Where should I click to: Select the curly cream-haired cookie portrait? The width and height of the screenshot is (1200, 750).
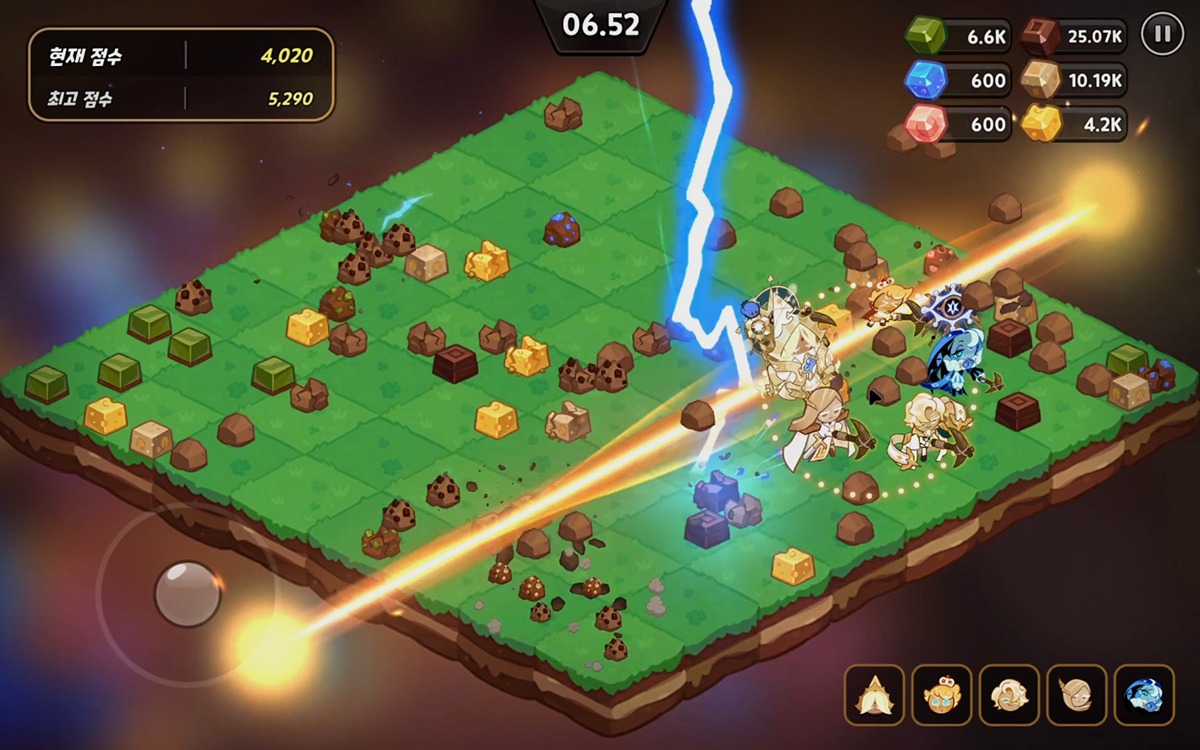tap(1009, 695)
